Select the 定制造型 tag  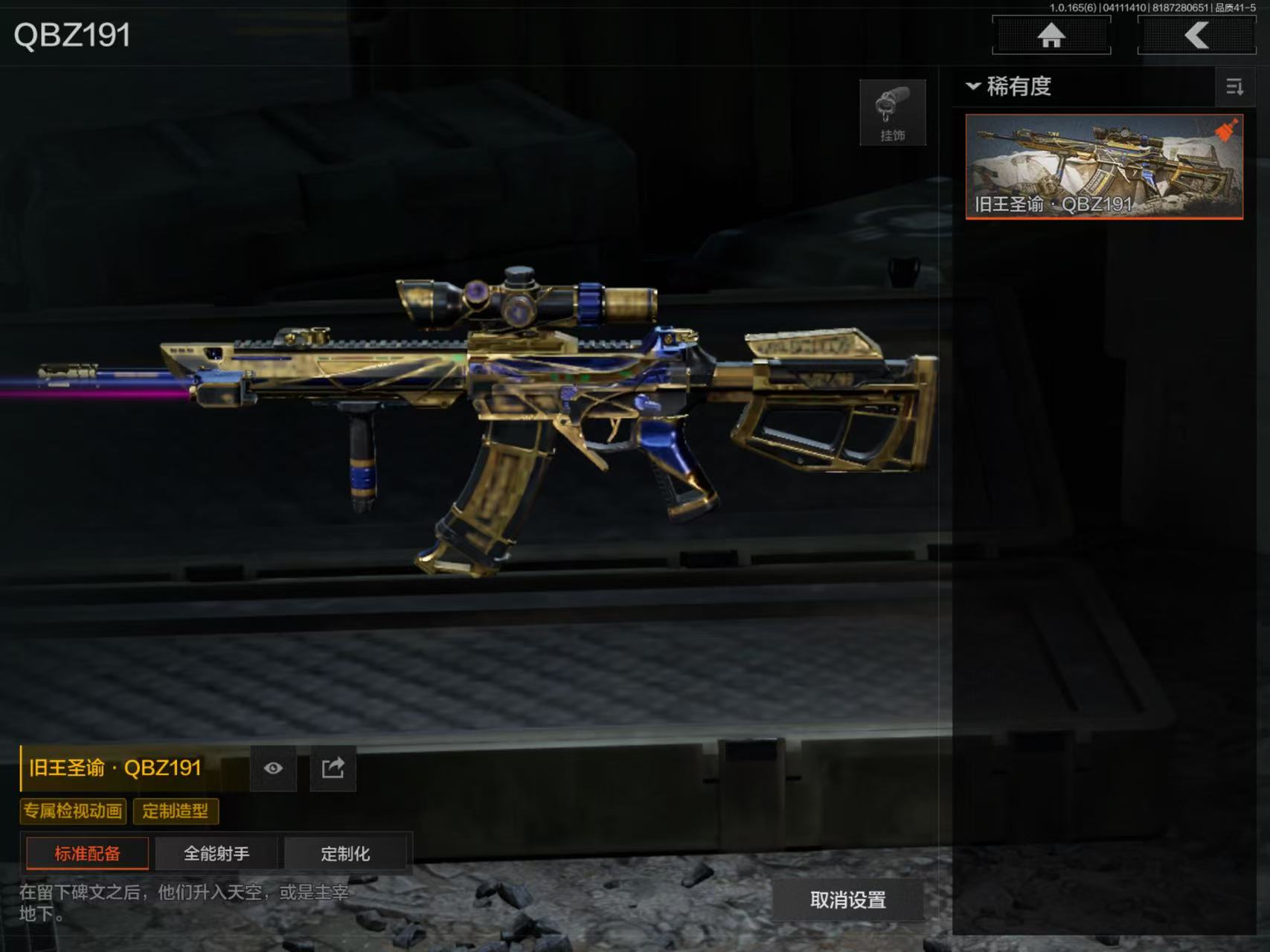coord(176,811)
